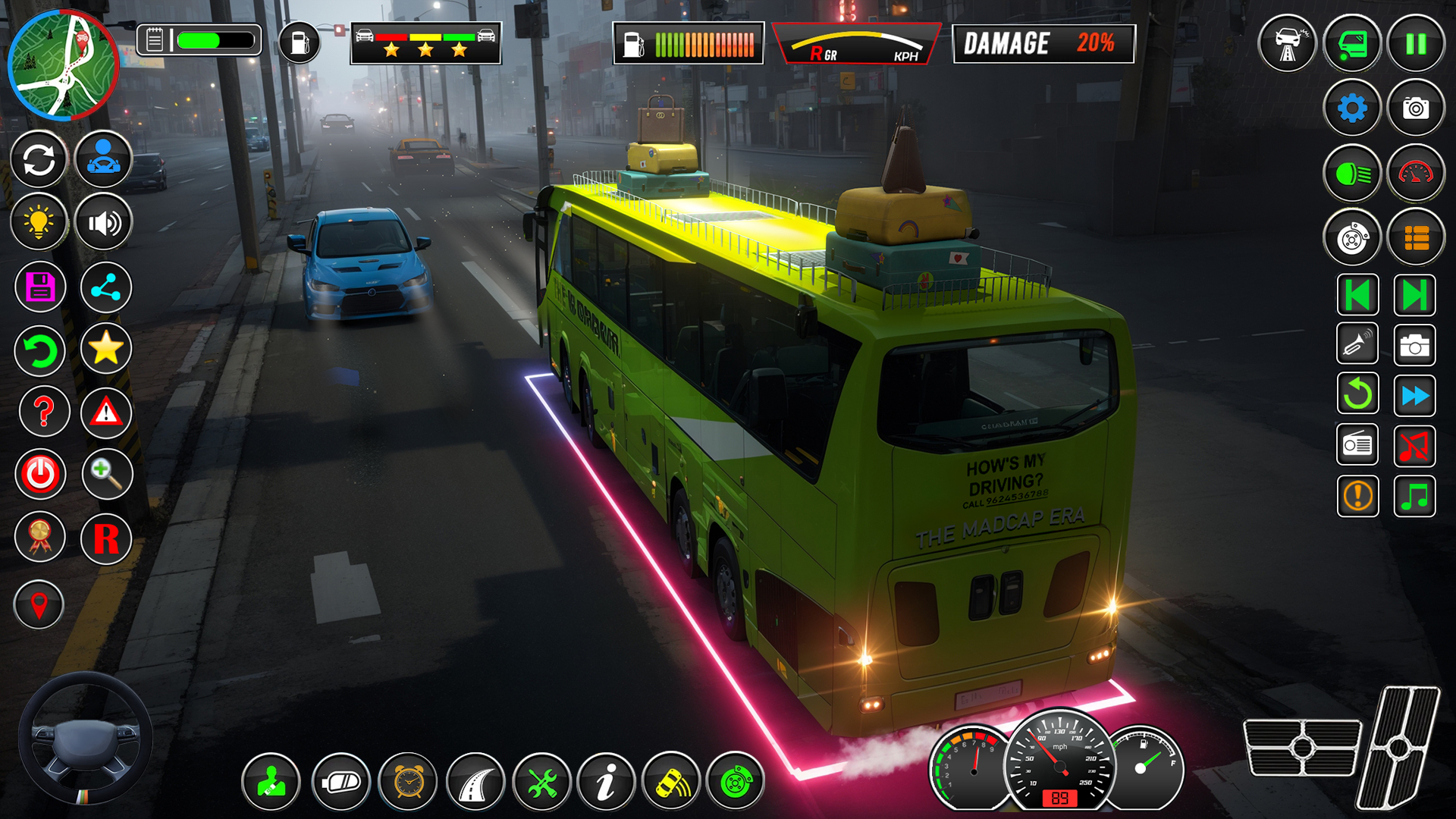Open the info panel
This screenshot has width=1456, height=819.
pyautogui.click(x=607, y=781)
